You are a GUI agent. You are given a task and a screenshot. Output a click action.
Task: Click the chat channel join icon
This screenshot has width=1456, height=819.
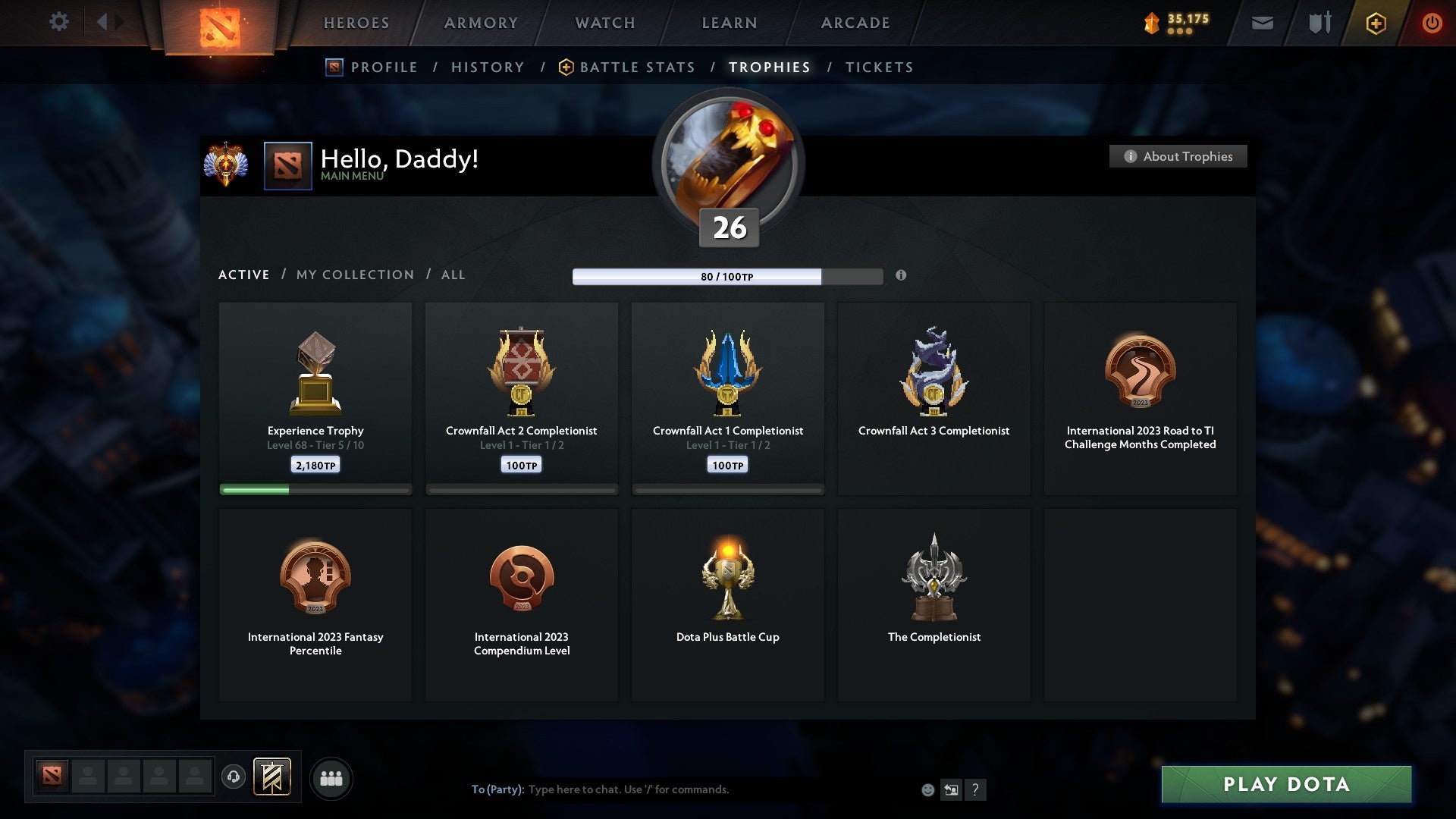point(952,789)
